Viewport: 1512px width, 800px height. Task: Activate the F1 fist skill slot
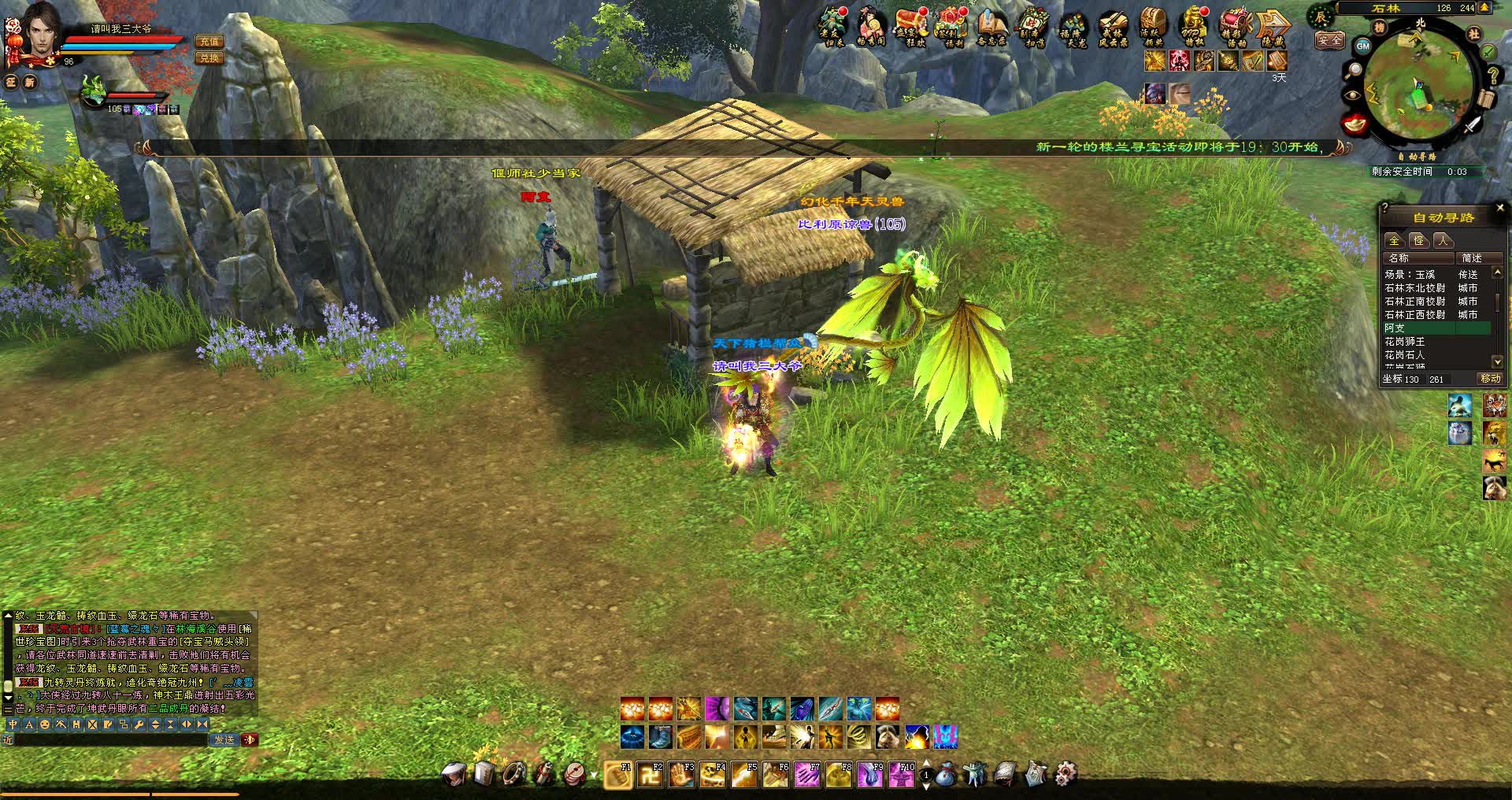coord(618,776)
